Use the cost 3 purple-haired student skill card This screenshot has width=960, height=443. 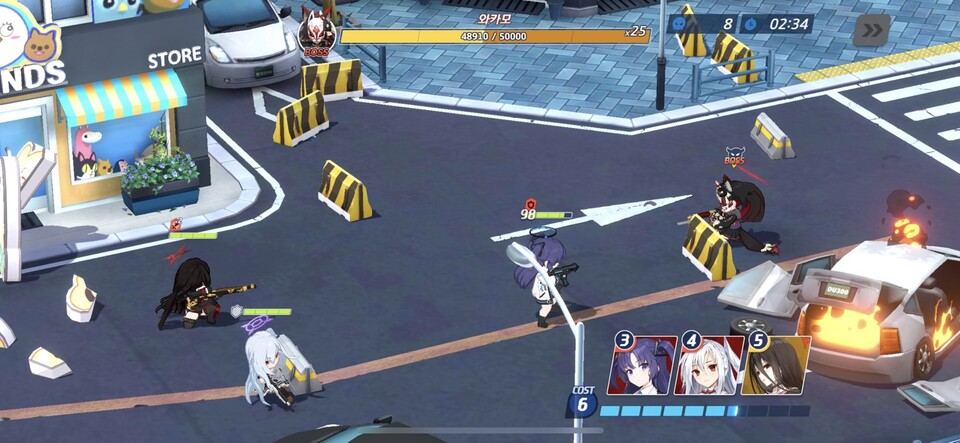coord(643,365)
